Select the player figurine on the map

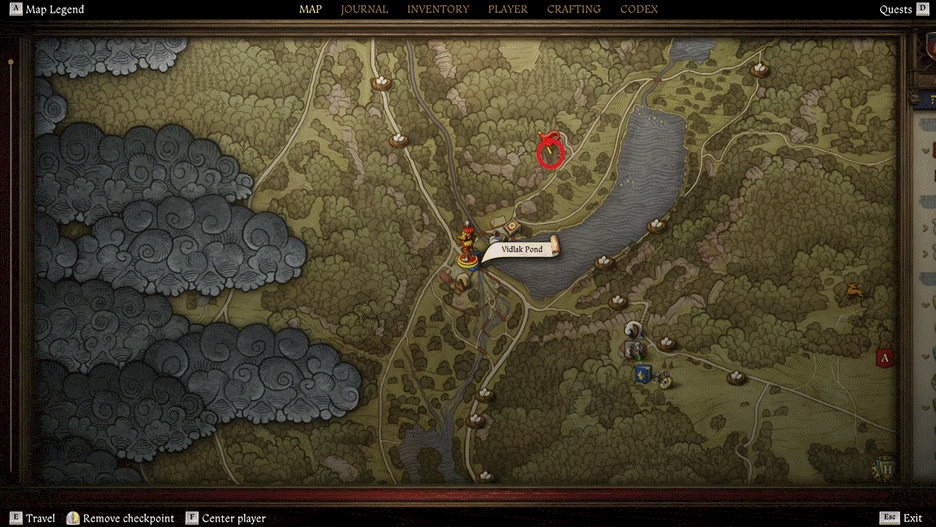(467, 245)
